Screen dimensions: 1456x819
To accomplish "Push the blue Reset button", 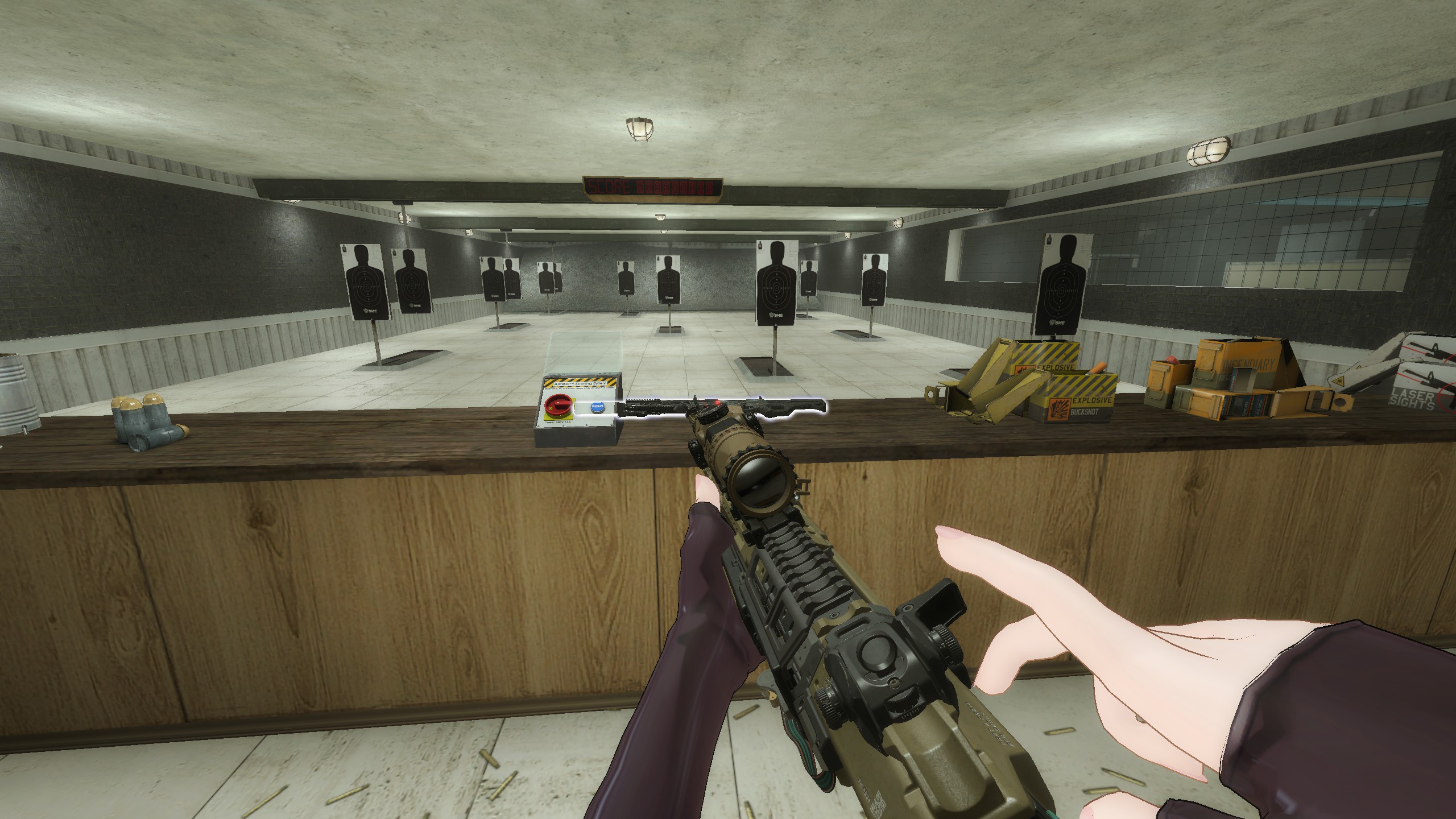I will 597,407.
